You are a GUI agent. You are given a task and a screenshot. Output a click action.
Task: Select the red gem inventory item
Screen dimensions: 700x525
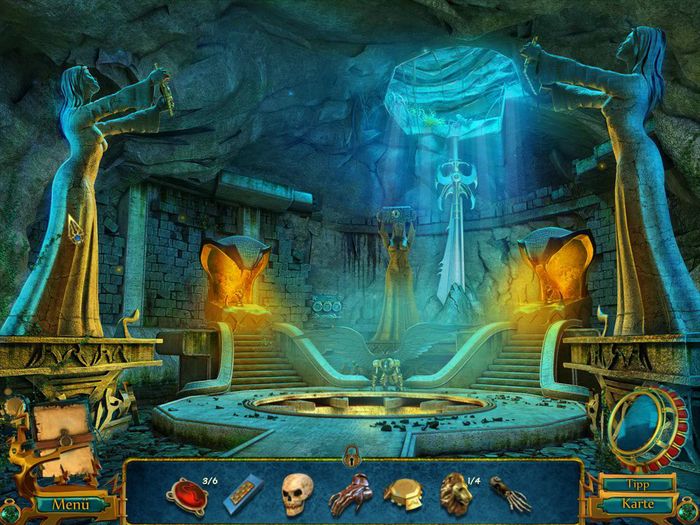(187, 494)
